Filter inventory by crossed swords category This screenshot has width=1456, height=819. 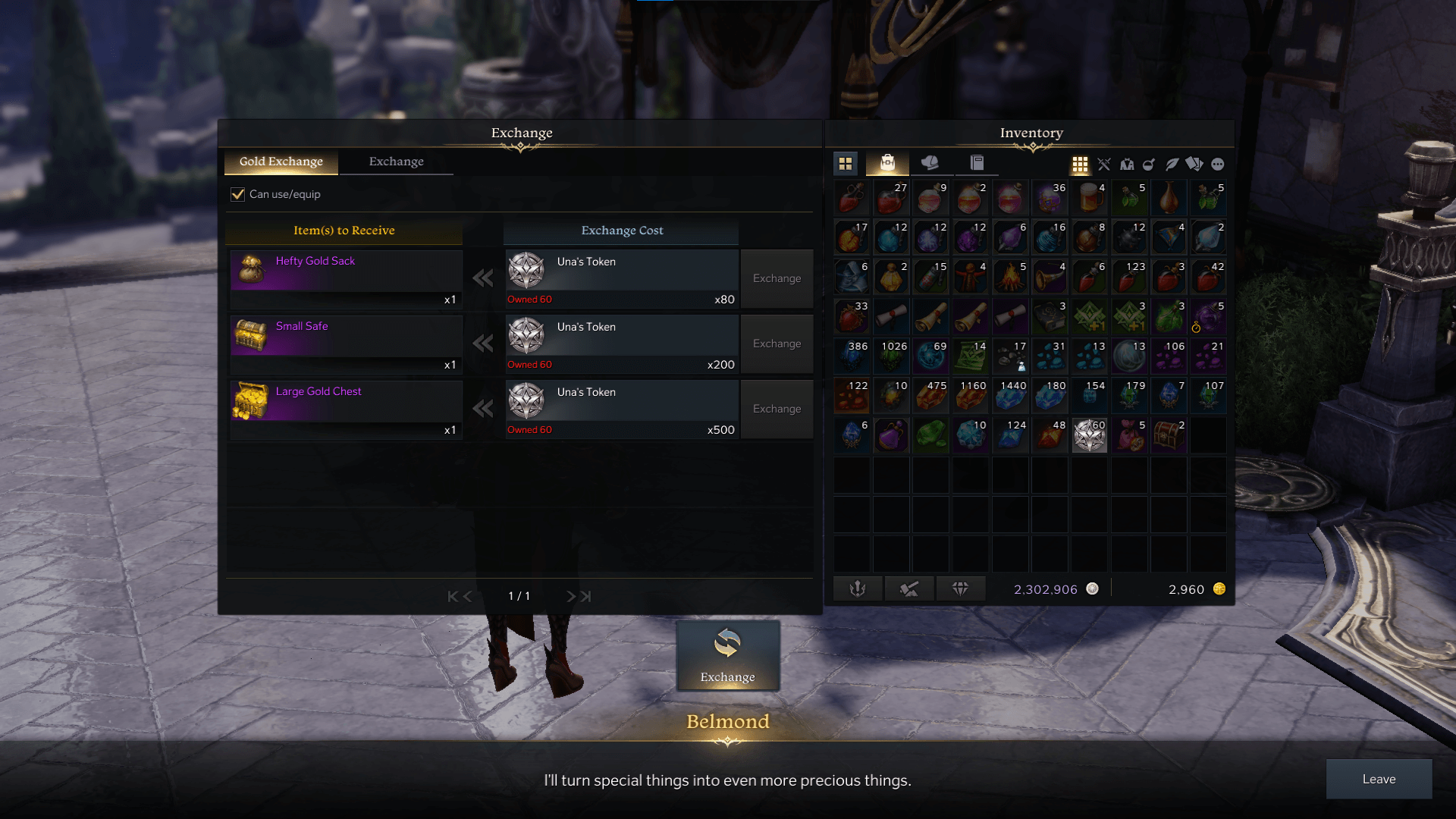1103,164
